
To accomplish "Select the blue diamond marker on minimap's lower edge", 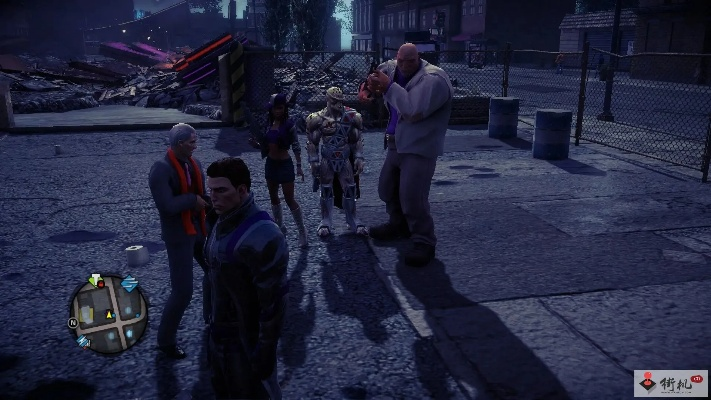I will click(x=84, y=342).
